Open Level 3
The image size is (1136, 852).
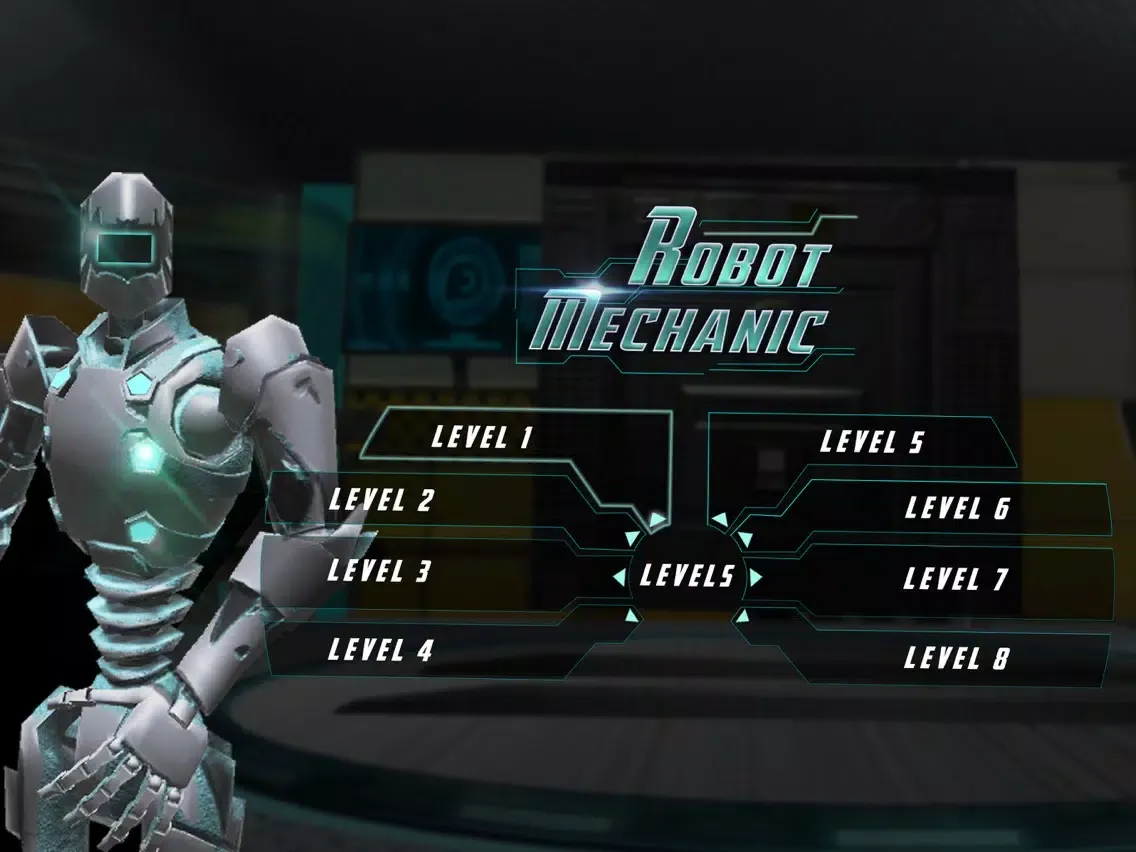pyautogui.click(x=380, y=571)
